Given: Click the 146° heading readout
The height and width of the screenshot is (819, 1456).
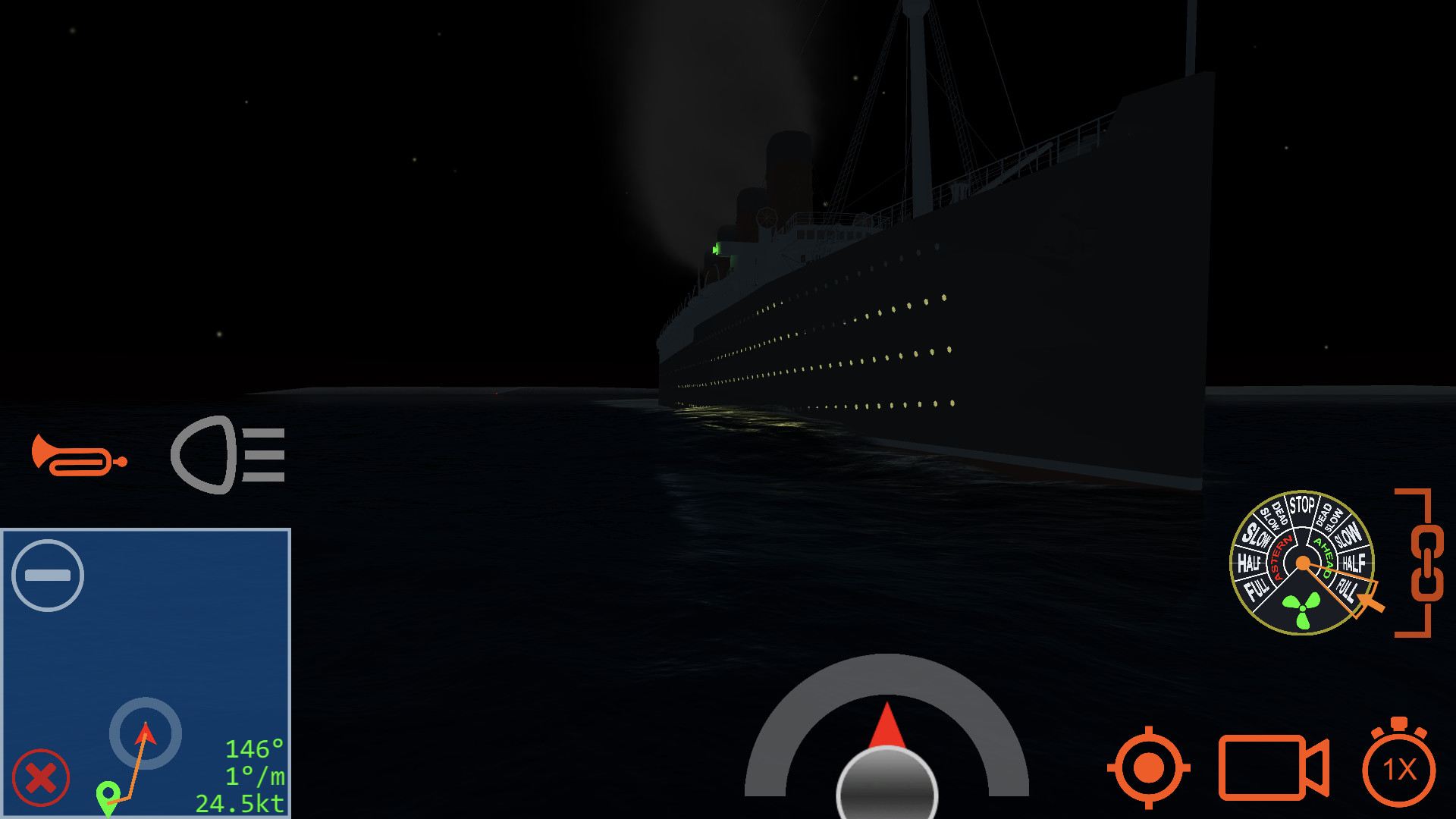Looking at the screenshot, I should coord(253,749).
